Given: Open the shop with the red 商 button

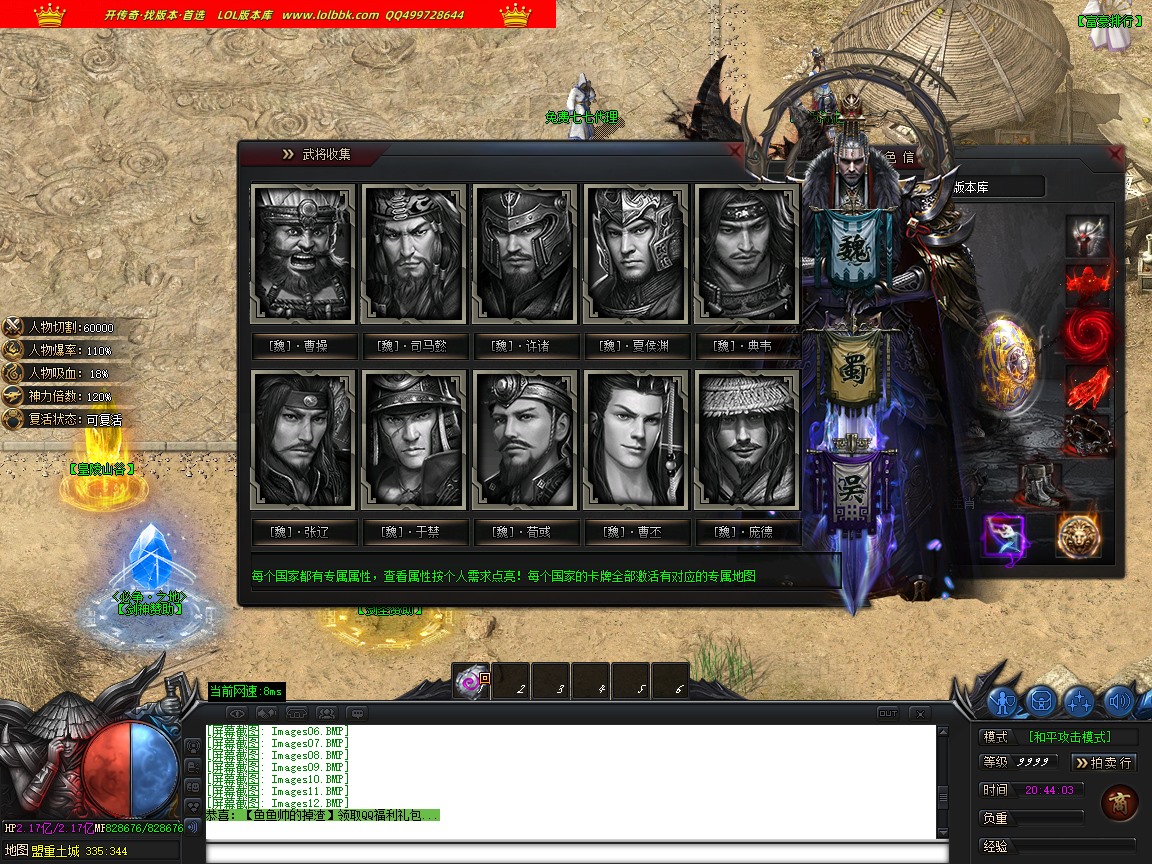Looking at the screenshot, I should 1119,803.
